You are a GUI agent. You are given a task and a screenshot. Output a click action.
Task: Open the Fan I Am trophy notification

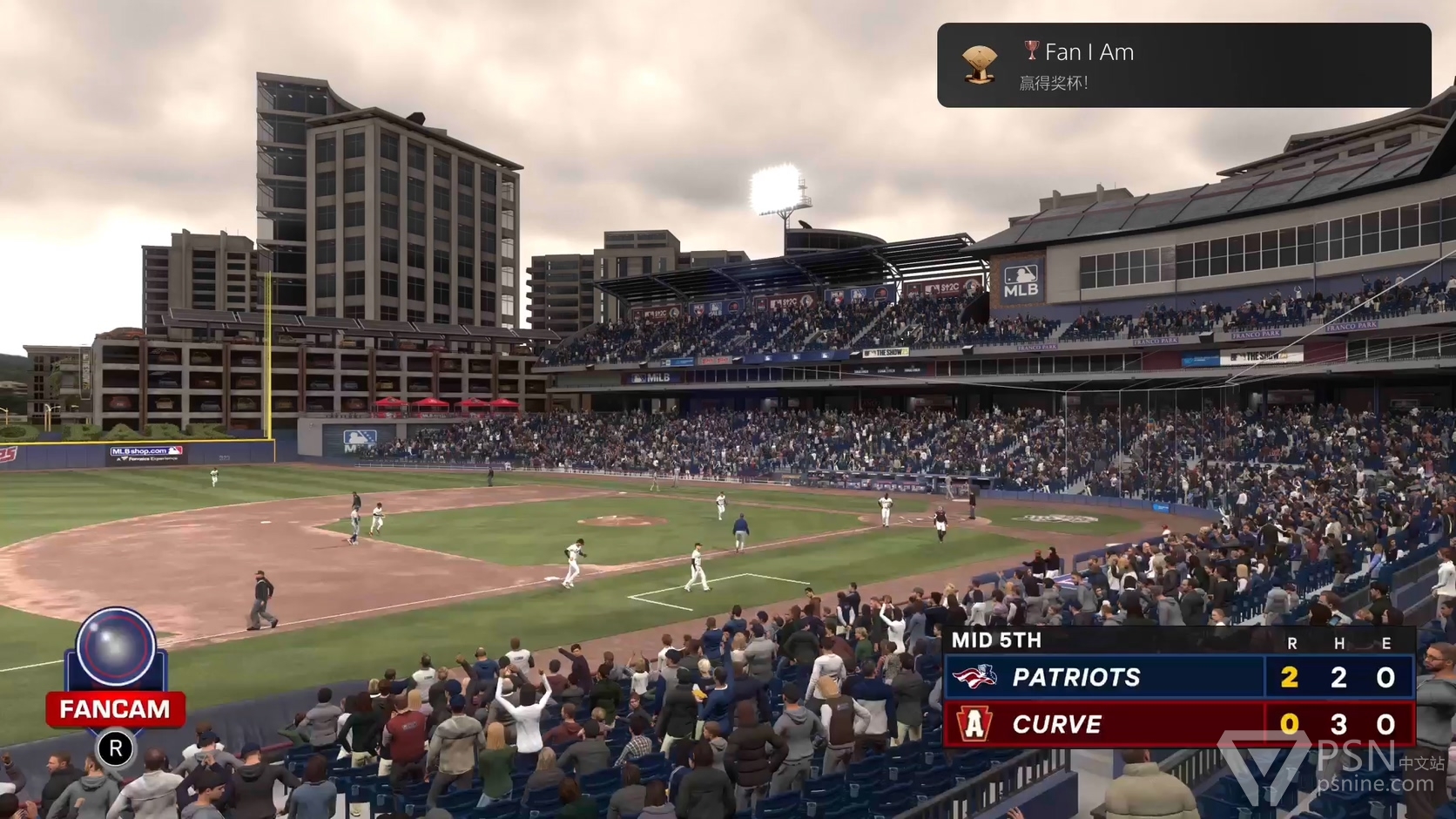point(1183,65)
